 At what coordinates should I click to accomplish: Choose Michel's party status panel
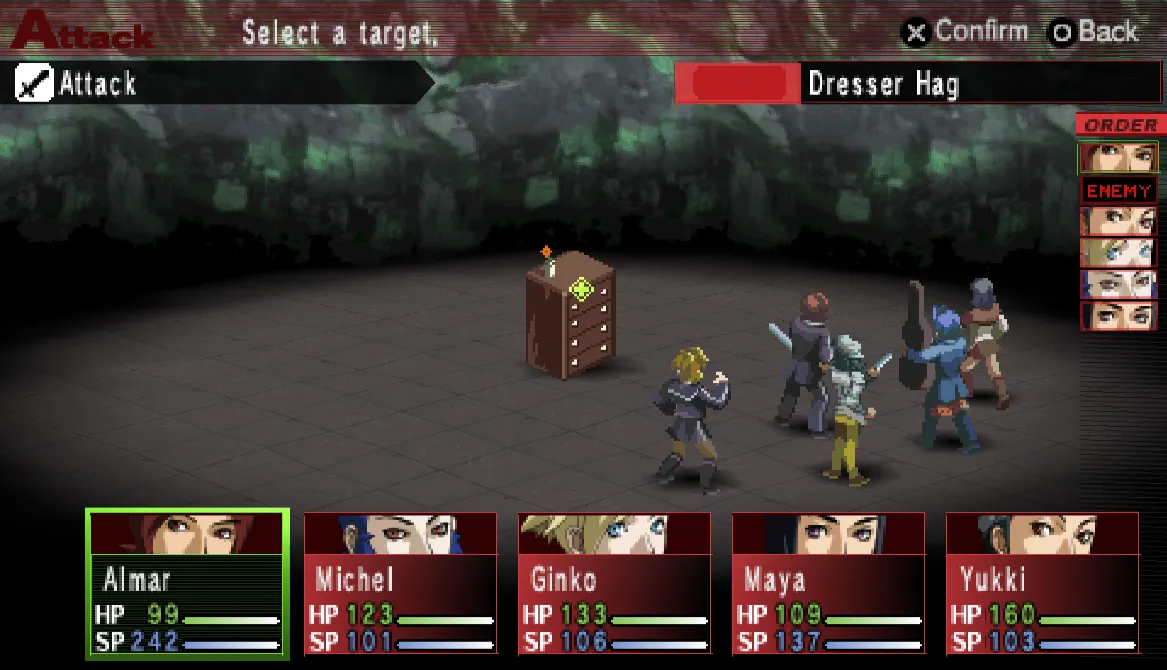pos(400,583)
